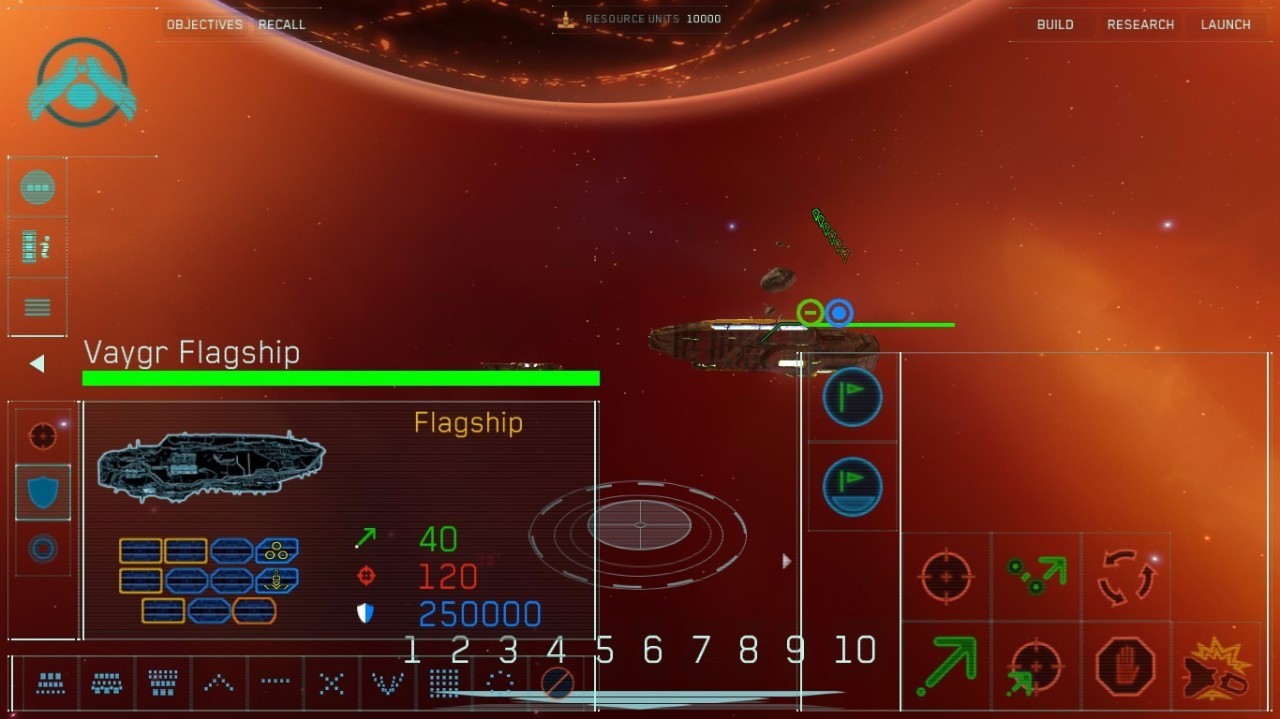This screenshot has width=1280, height=719.
Task: Click the three-line hamburger menu icon
Action: 38,307
